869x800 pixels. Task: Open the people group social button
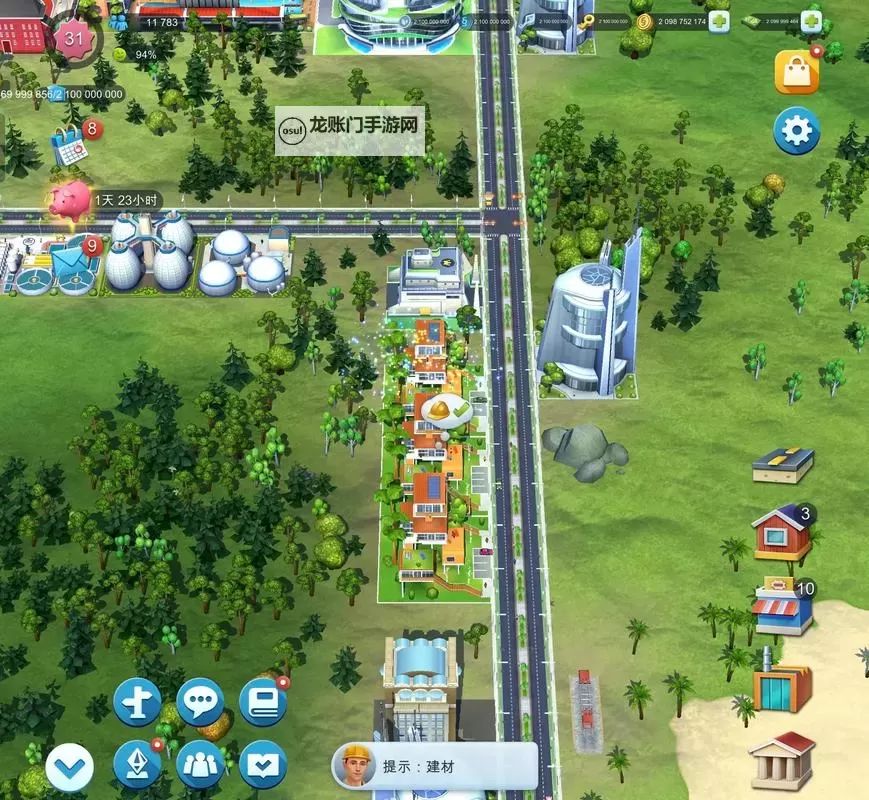(x=200, y=765)
